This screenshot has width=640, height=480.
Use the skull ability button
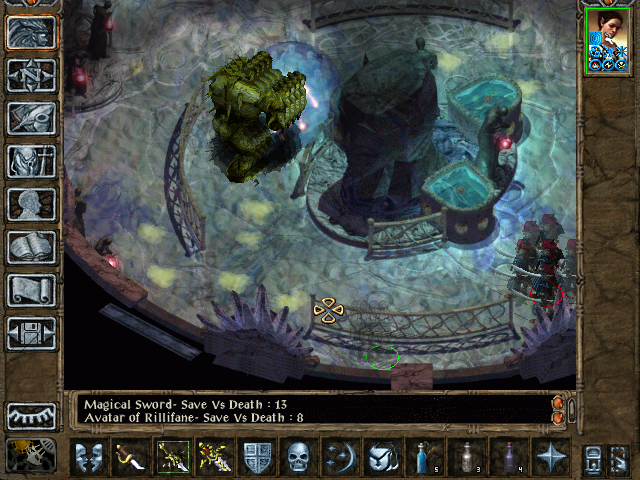[299, 457]
